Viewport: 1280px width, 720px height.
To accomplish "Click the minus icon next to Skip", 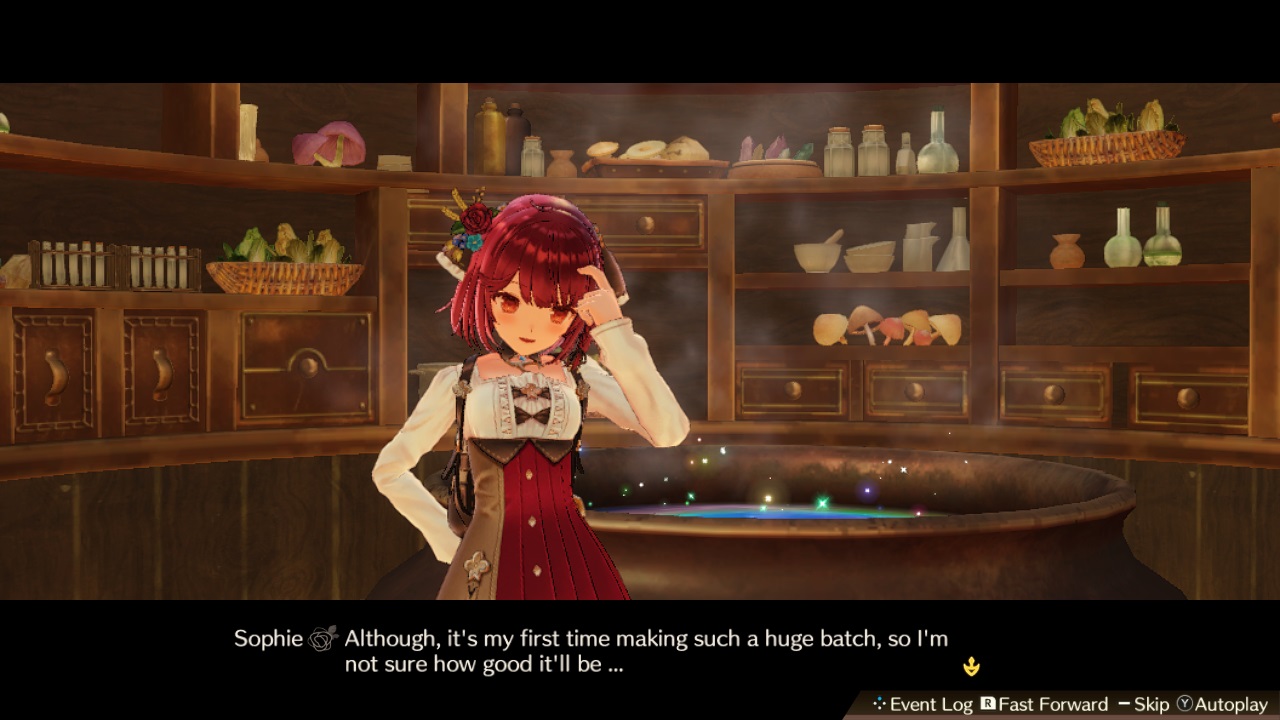I will coord(1124,704).
